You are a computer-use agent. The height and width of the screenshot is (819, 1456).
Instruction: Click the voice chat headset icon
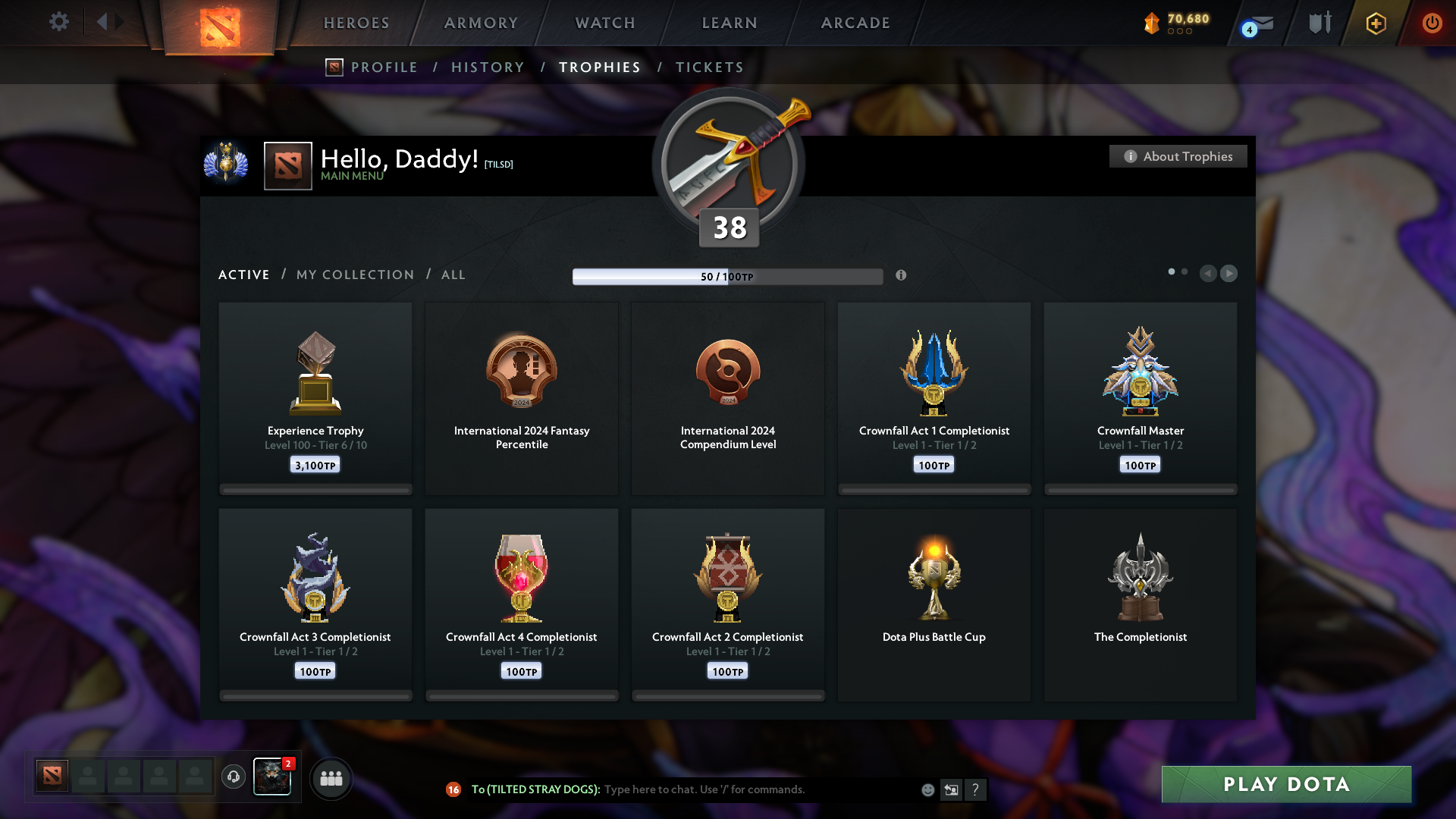[234, 777]
